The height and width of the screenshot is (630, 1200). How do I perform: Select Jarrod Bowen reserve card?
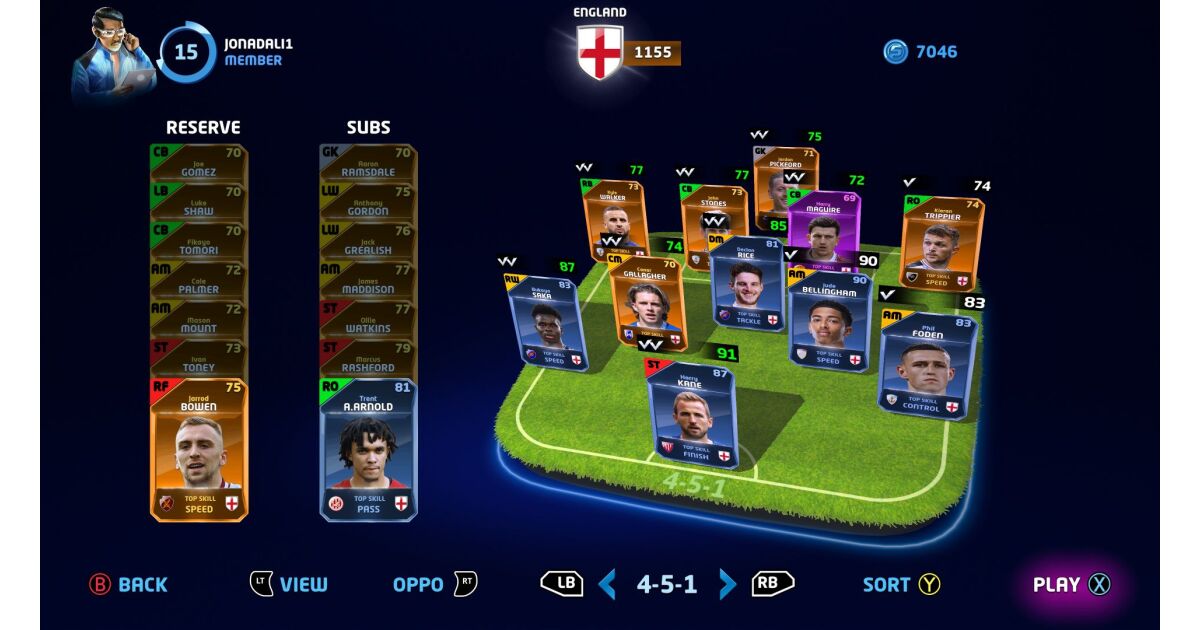click(199, 450)
